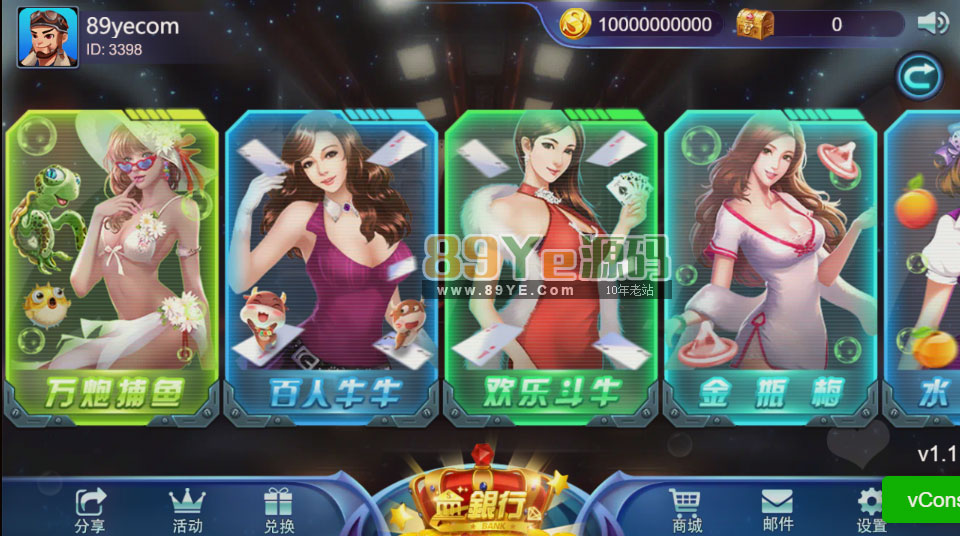Visit the 商城 shop
The height and width of the screenshot is (536, 960).
[x=686, y=510]
